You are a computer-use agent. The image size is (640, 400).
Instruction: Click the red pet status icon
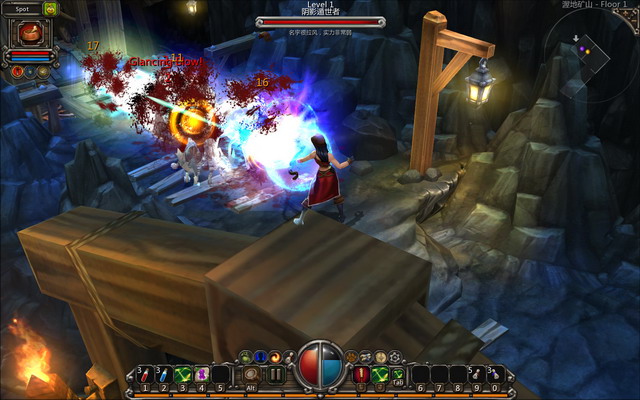coord(17,71)
